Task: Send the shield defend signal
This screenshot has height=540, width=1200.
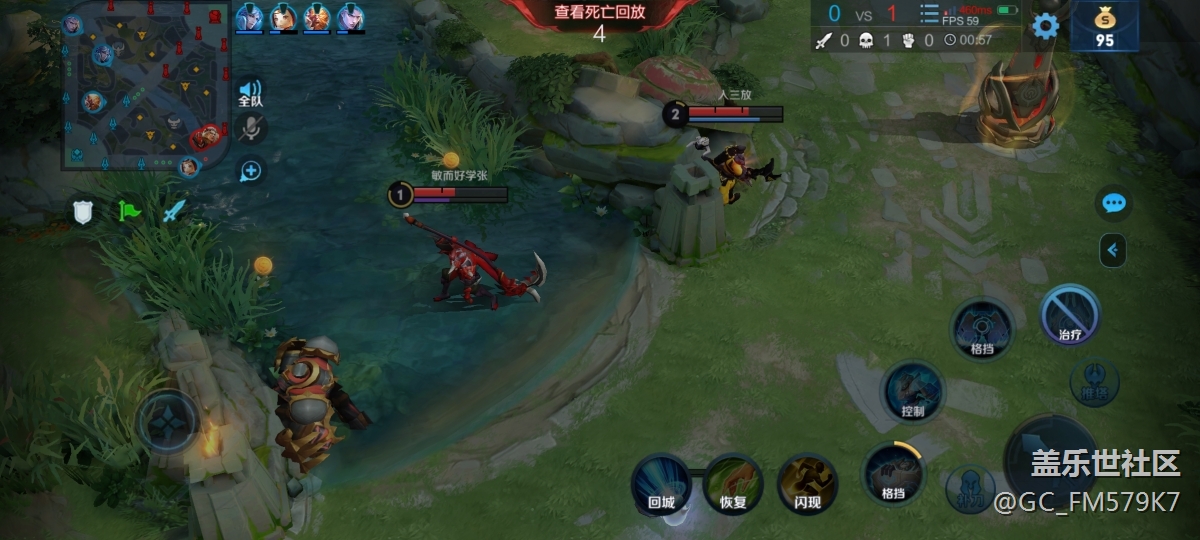Action: click(x=83, y=211)
